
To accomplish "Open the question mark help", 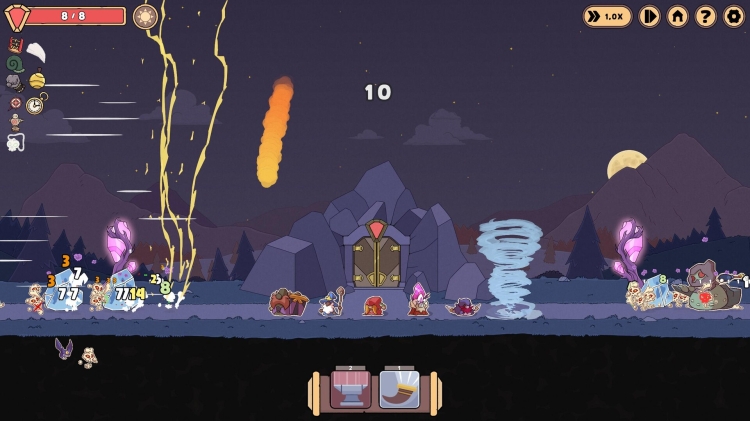I will pos(706,16).
